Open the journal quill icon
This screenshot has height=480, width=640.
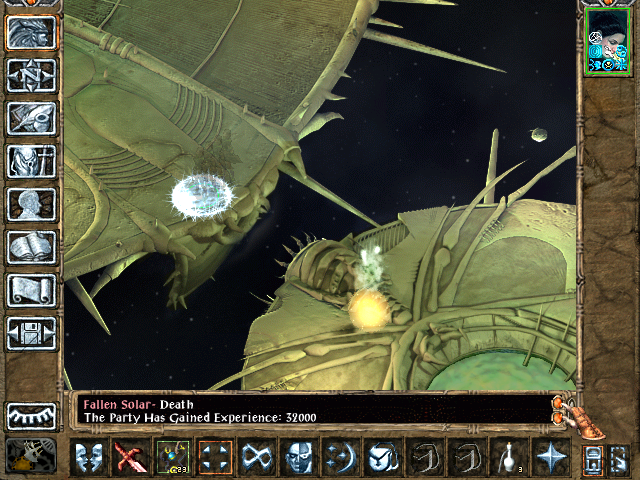click(31, 118)
